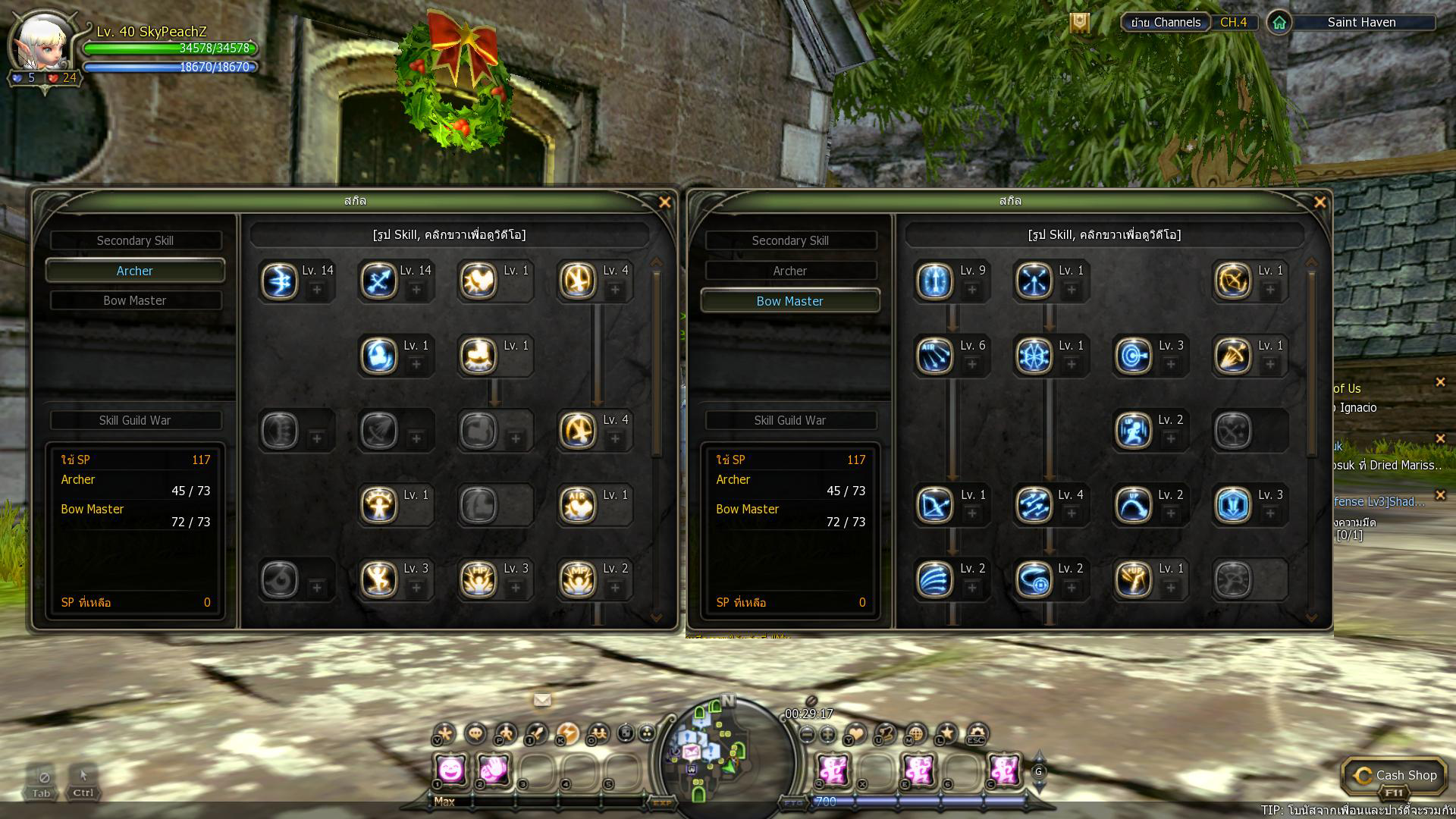1456x819 pixels.
Task: Close the right skill window
Action: [x=1319, y=202]
